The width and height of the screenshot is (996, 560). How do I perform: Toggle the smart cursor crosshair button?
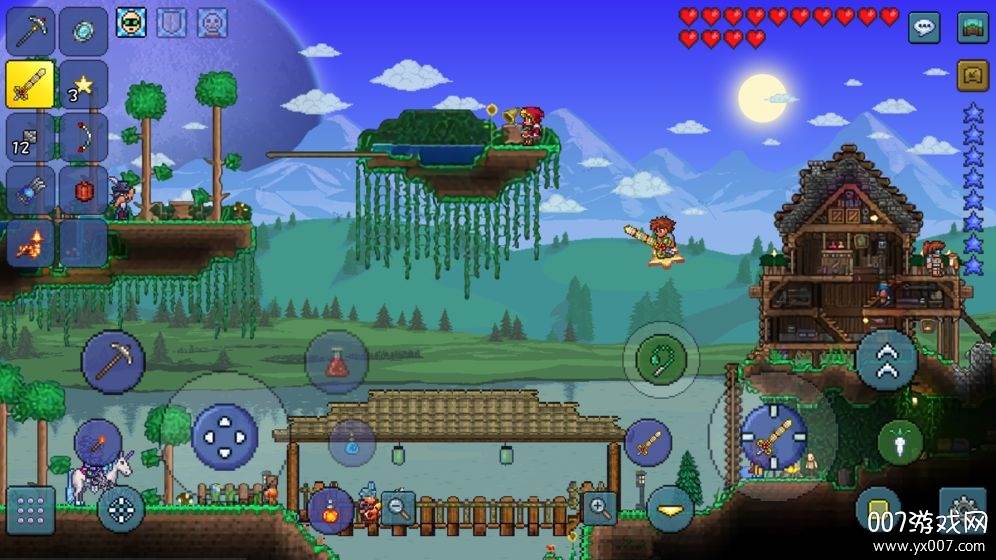click(x=121, y=510)
